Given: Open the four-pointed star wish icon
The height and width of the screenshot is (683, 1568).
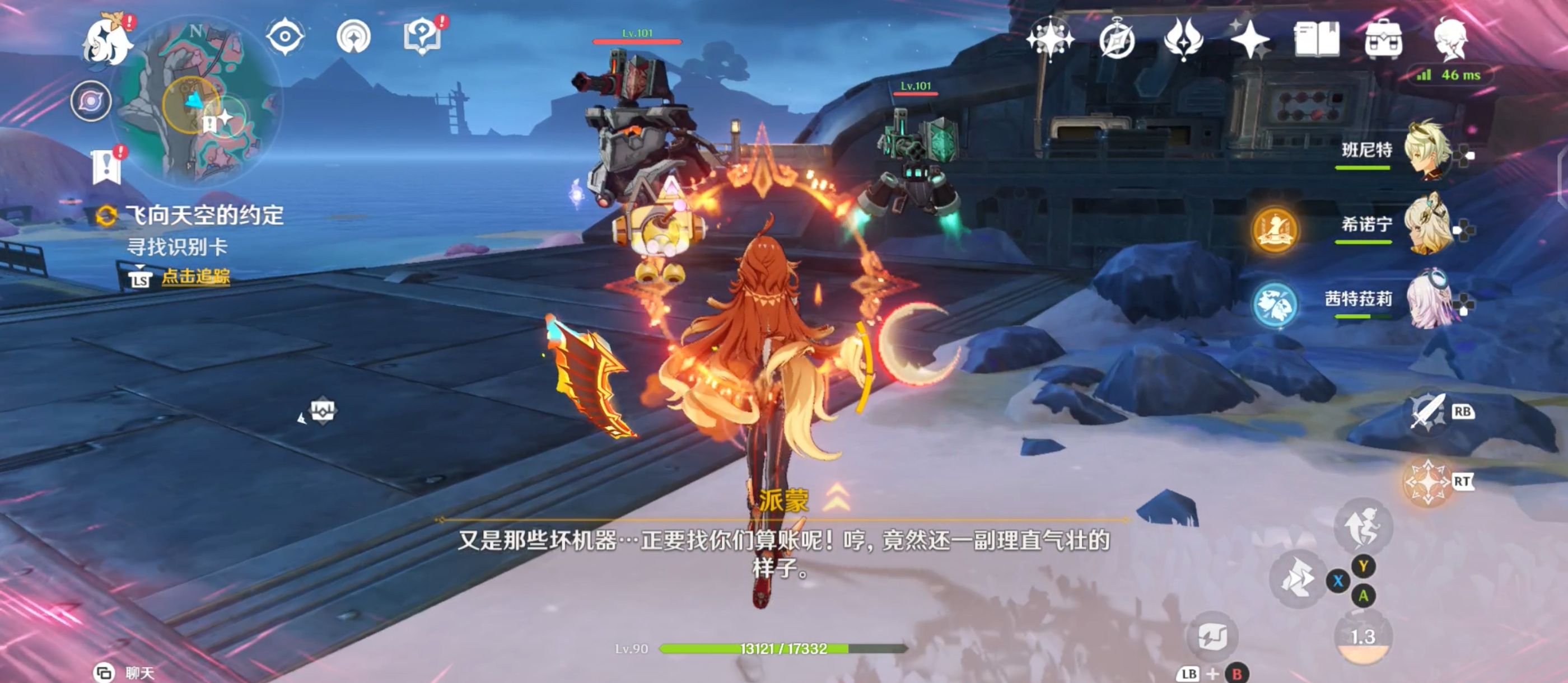Looking at the screenshot, I should tap(1249, 40).
